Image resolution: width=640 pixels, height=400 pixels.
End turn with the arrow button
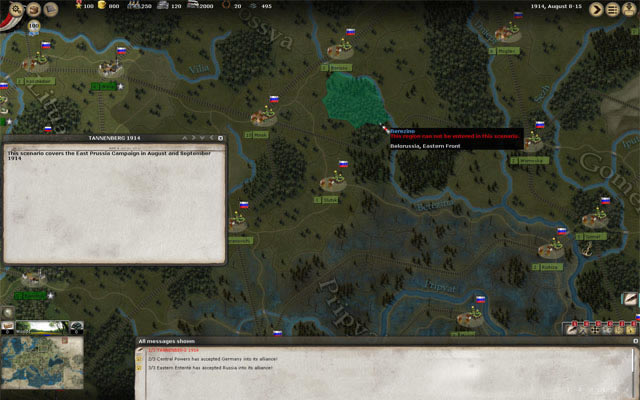coord(597,9)
